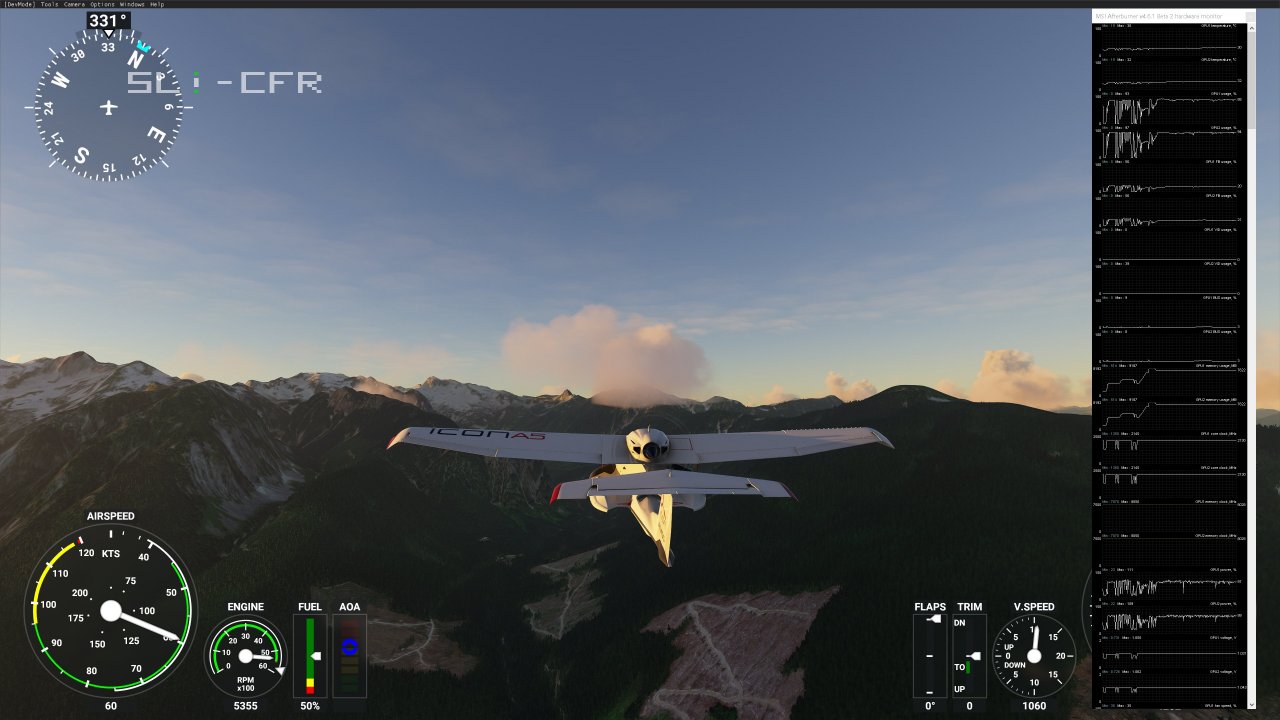Viewport: 1280px width, 720px height.
Task: Select the V.SPEED gauge
Action: [x=1036, y=655]
